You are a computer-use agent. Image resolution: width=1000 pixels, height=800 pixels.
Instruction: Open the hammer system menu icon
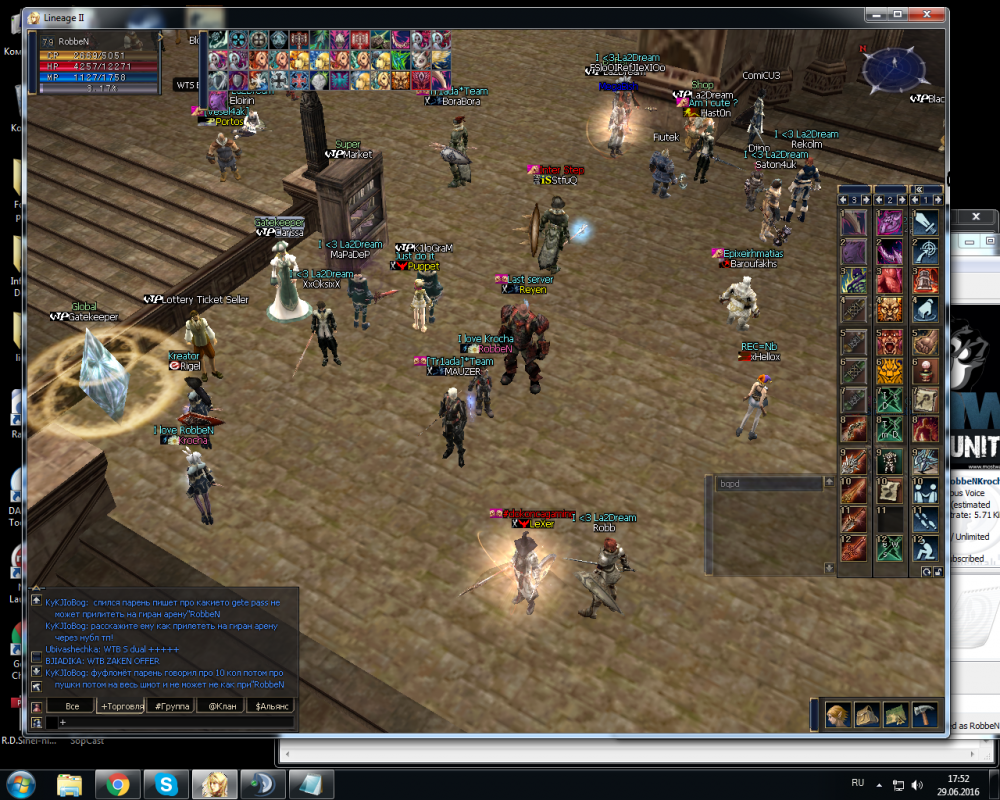pos(924,715)
